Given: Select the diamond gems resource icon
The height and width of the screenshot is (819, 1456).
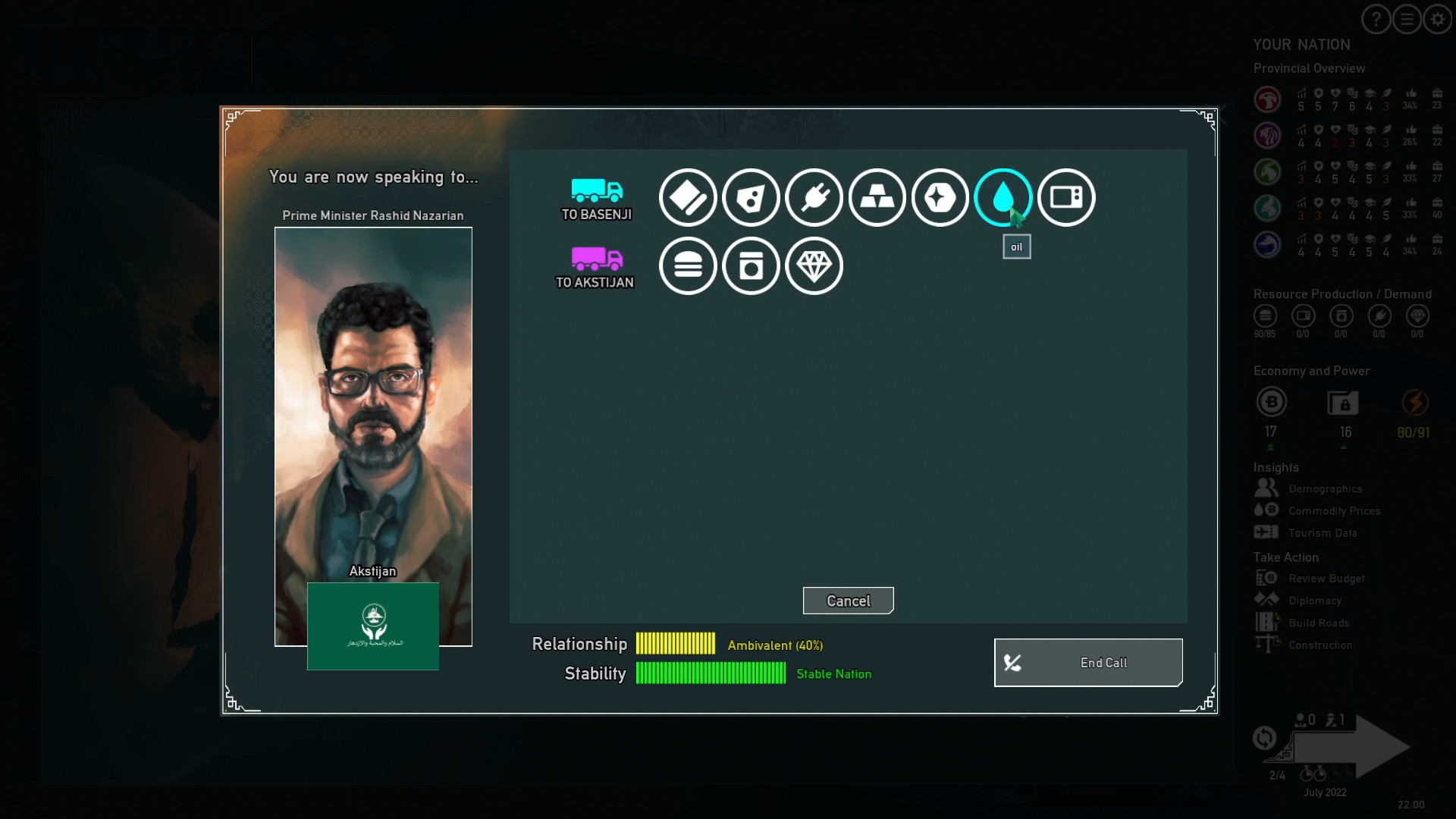Looking at the screenshot, I should tap(814, 266).
